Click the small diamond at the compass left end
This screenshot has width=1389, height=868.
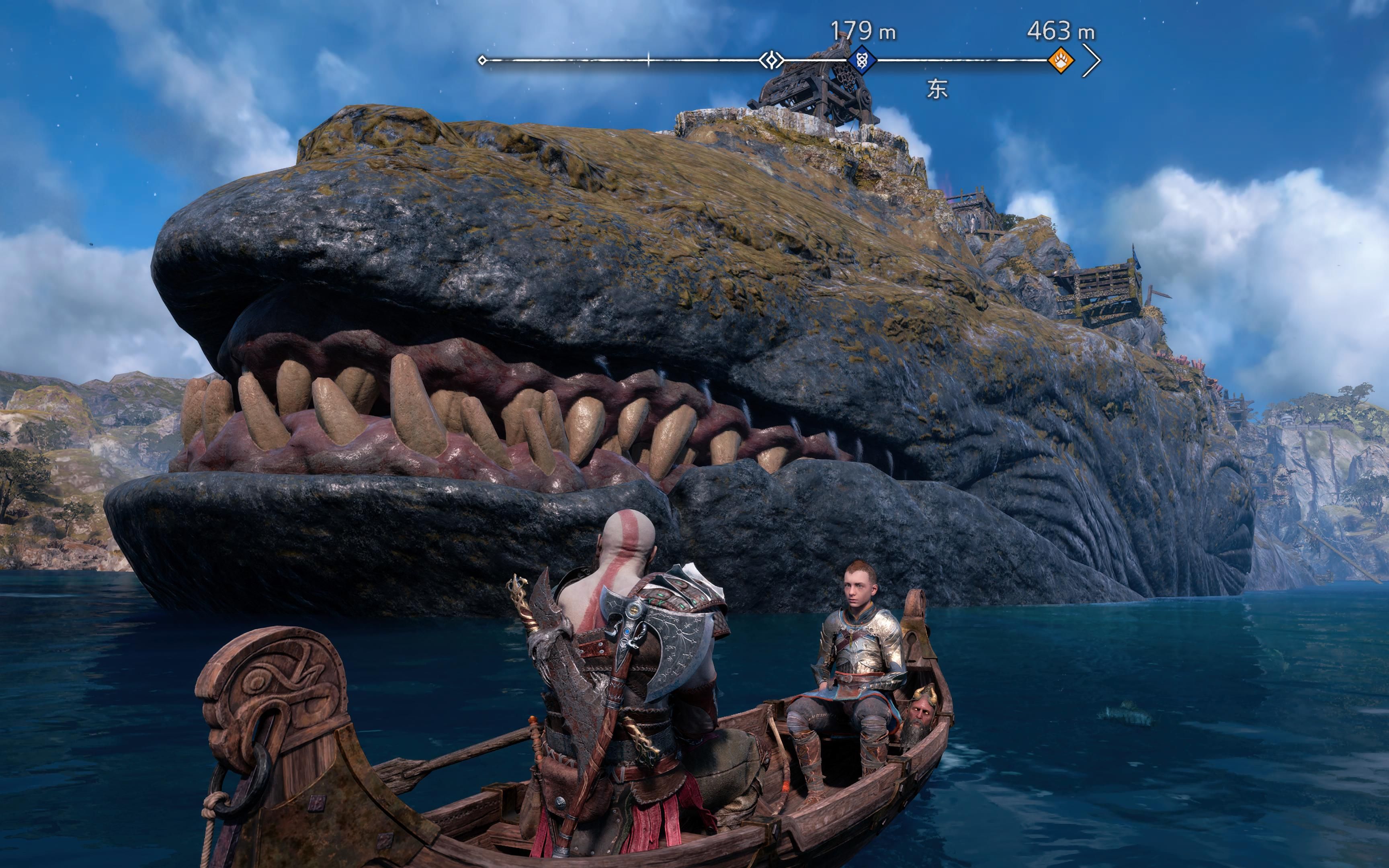click(482, 60)
